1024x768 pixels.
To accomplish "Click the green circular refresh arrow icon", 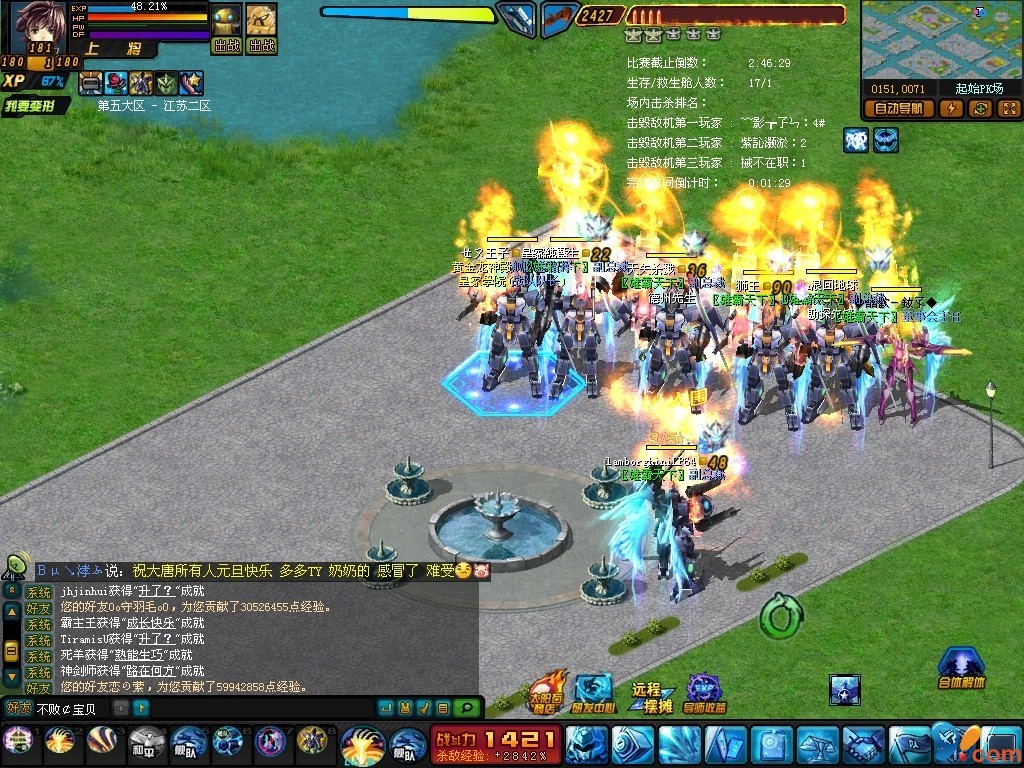I will click(778, 616).
